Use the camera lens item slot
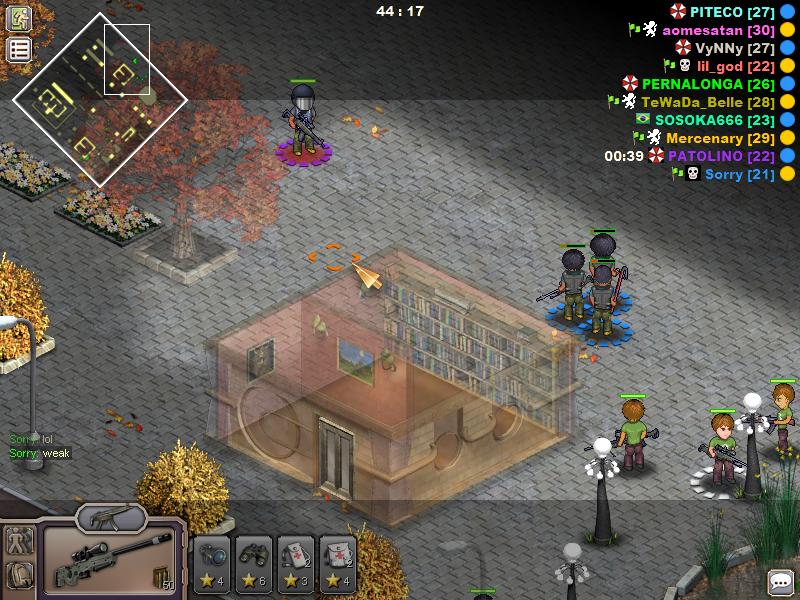The image size is (800, 600). [x=212, y=560]
